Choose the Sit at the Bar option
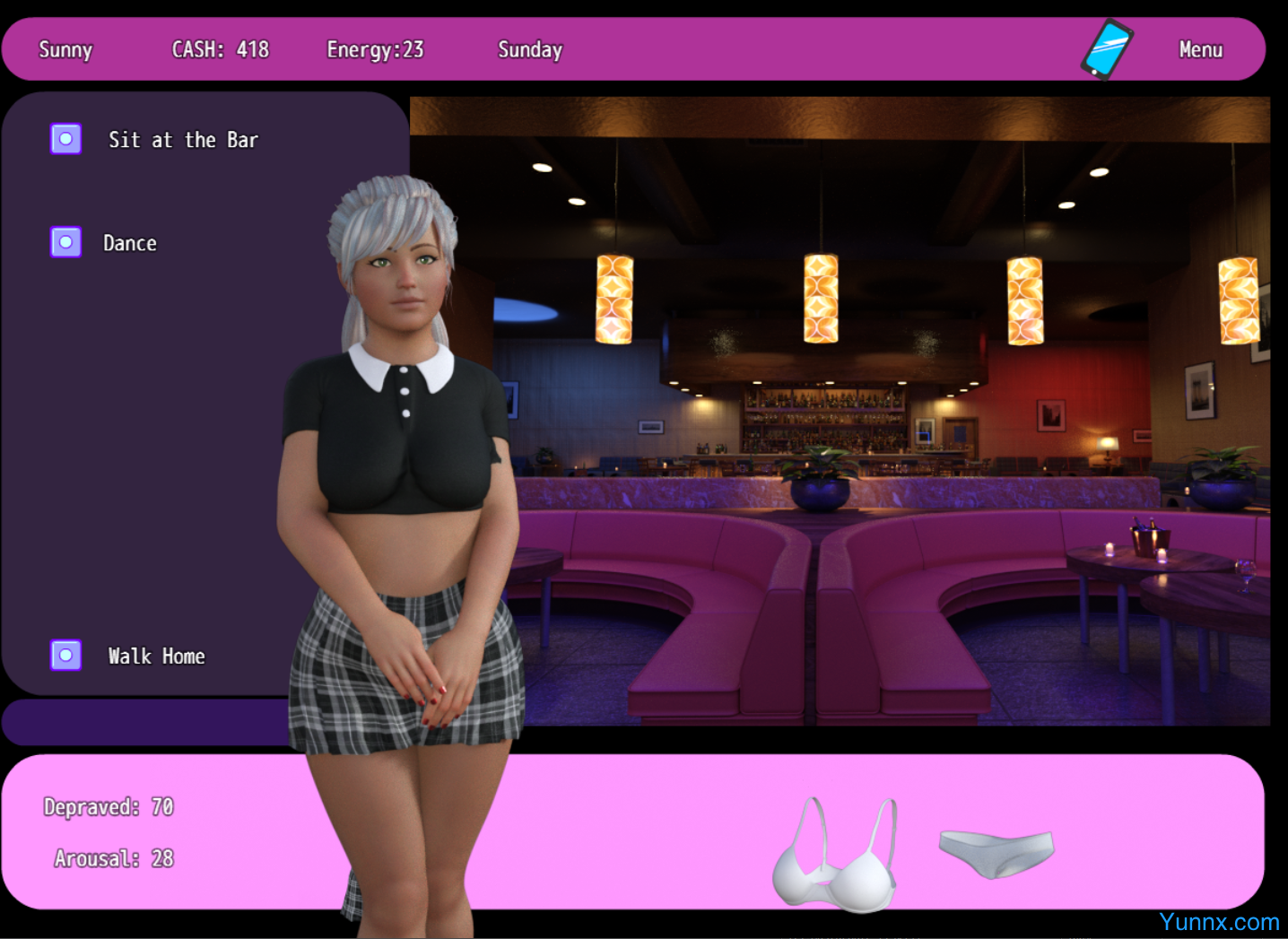The image size is (1288, 939). pyautogui.click(x=66, y=139)
